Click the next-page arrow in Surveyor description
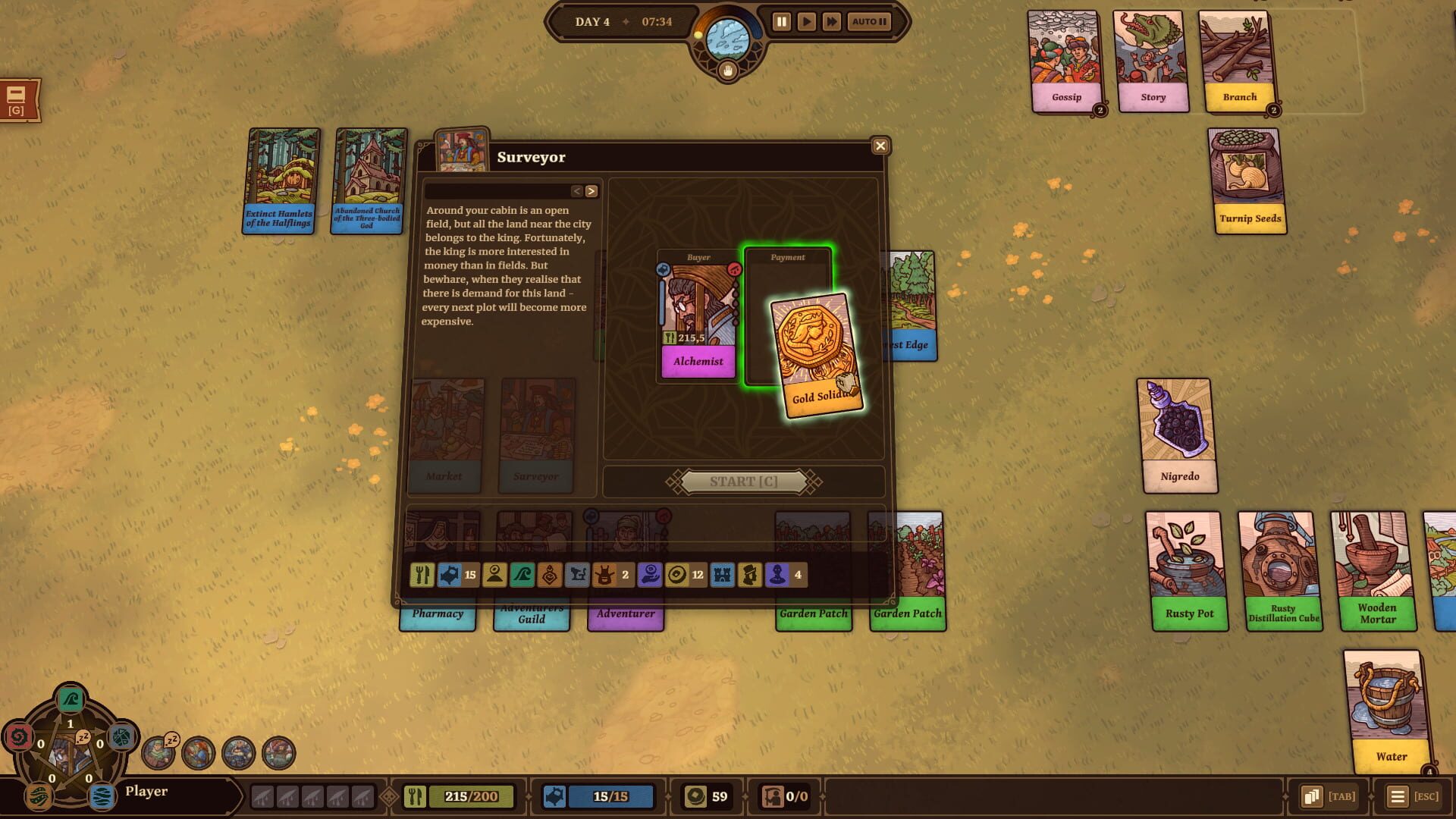Image resolution: width=1456 pixels, height=819 pixels. (591, 191)
